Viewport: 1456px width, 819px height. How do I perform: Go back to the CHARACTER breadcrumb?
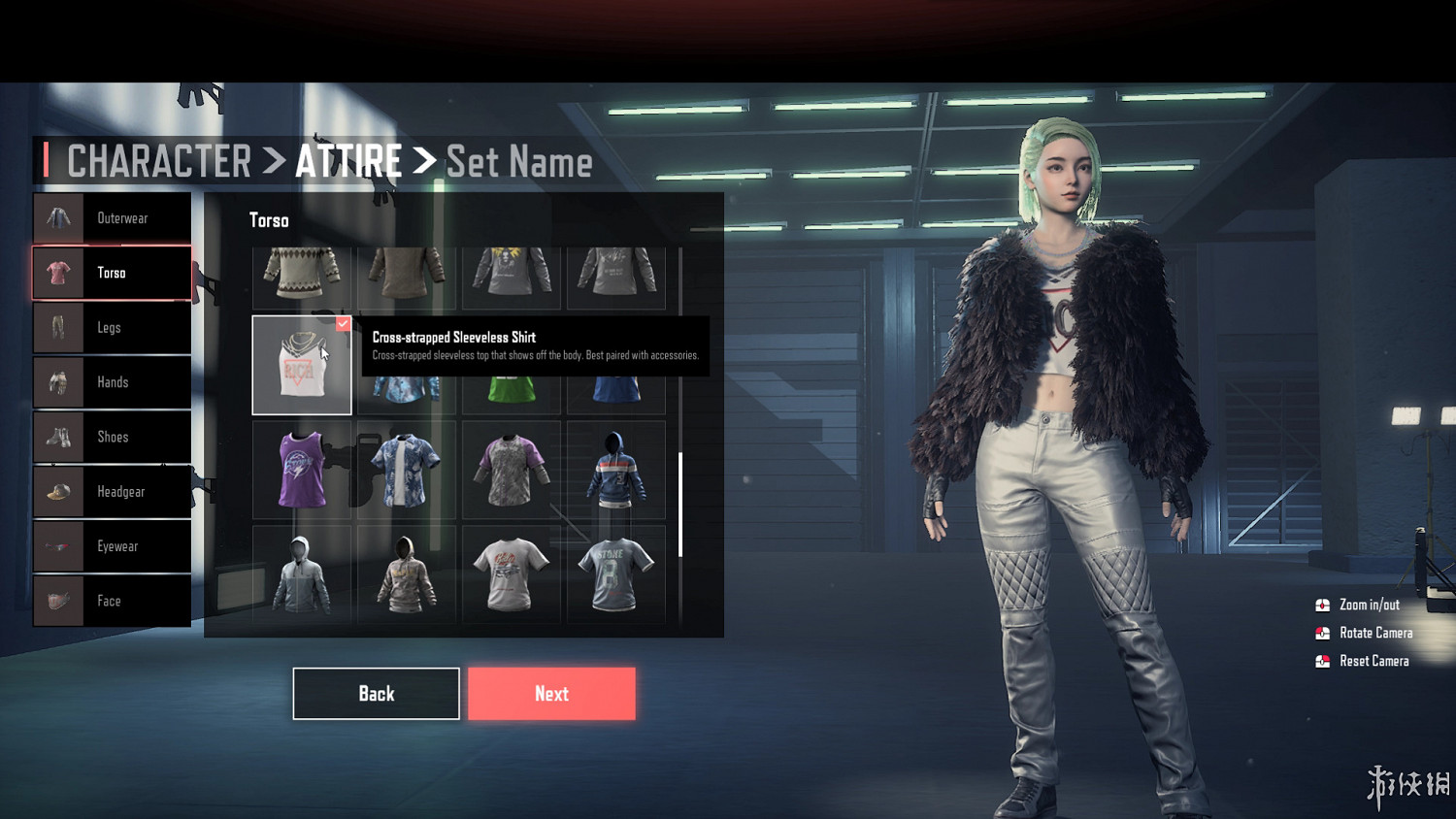pos(159,161)
